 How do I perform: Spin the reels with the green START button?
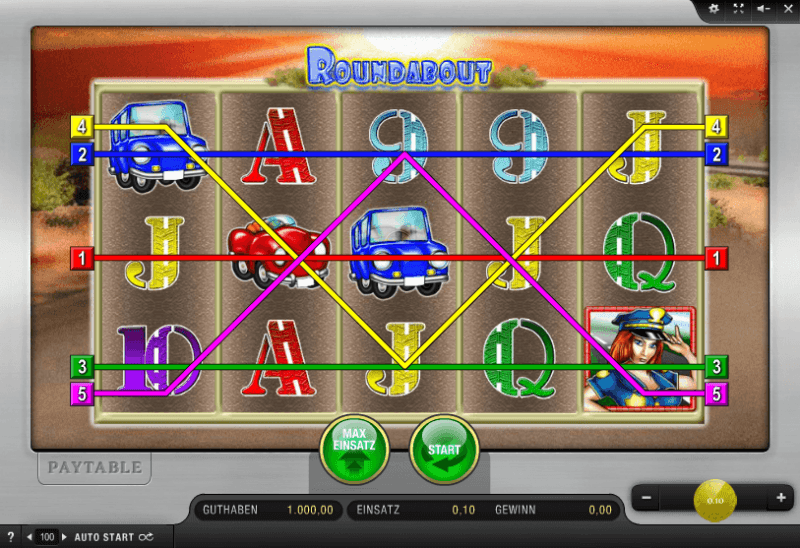[444, 448]
